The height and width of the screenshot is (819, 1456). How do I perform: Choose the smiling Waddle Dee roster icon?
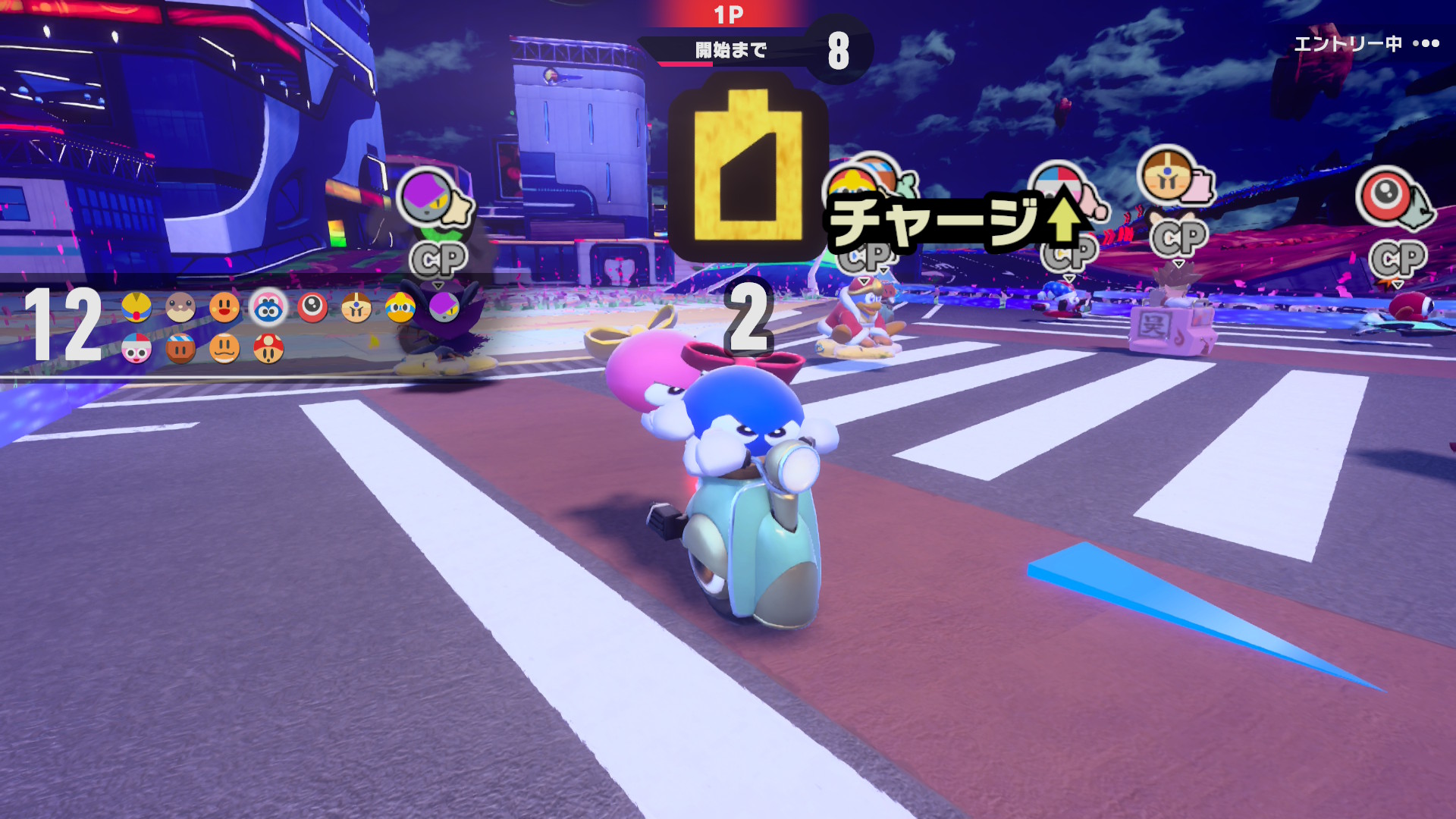pos(224,307)
